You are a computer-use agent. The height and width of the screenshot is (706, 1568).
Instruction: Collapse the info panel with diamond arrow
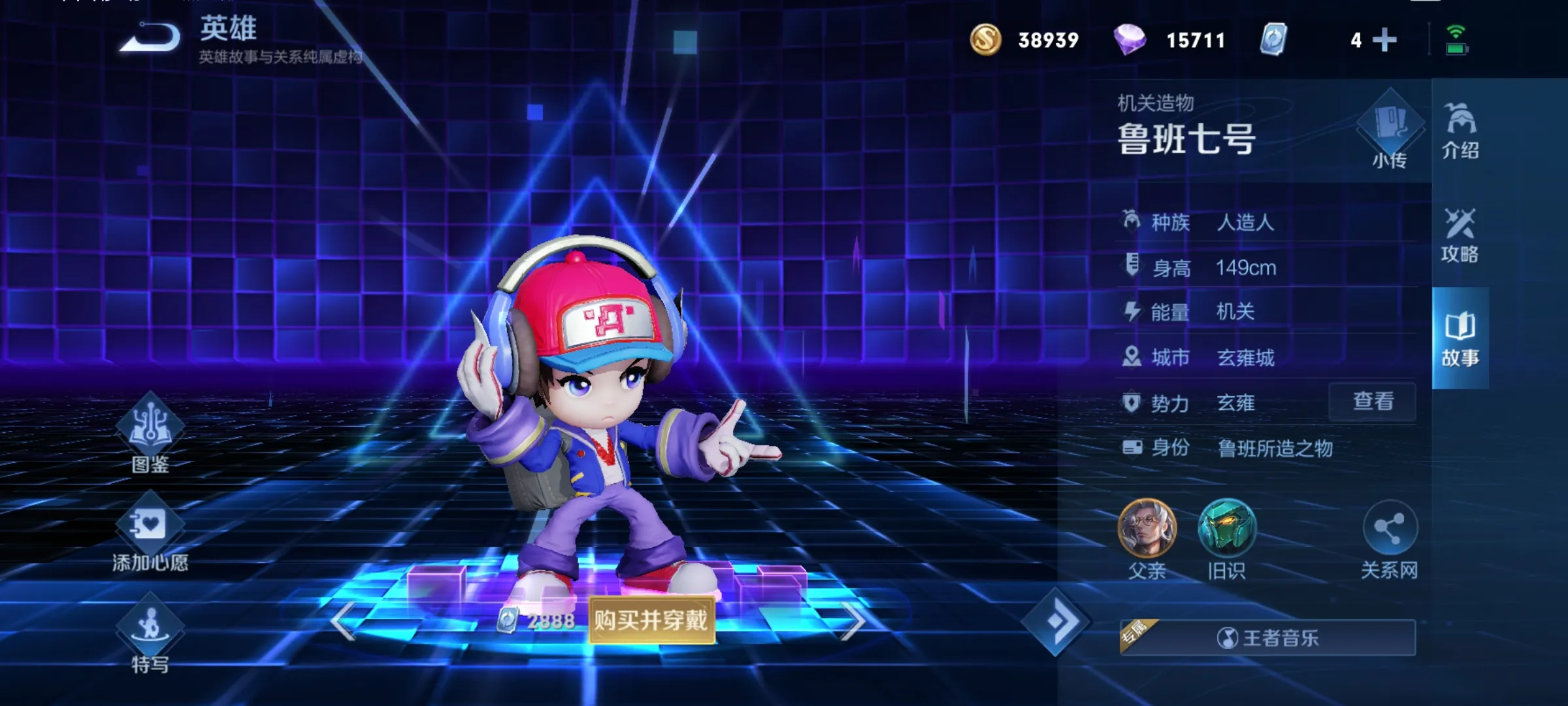point(1056,622)
